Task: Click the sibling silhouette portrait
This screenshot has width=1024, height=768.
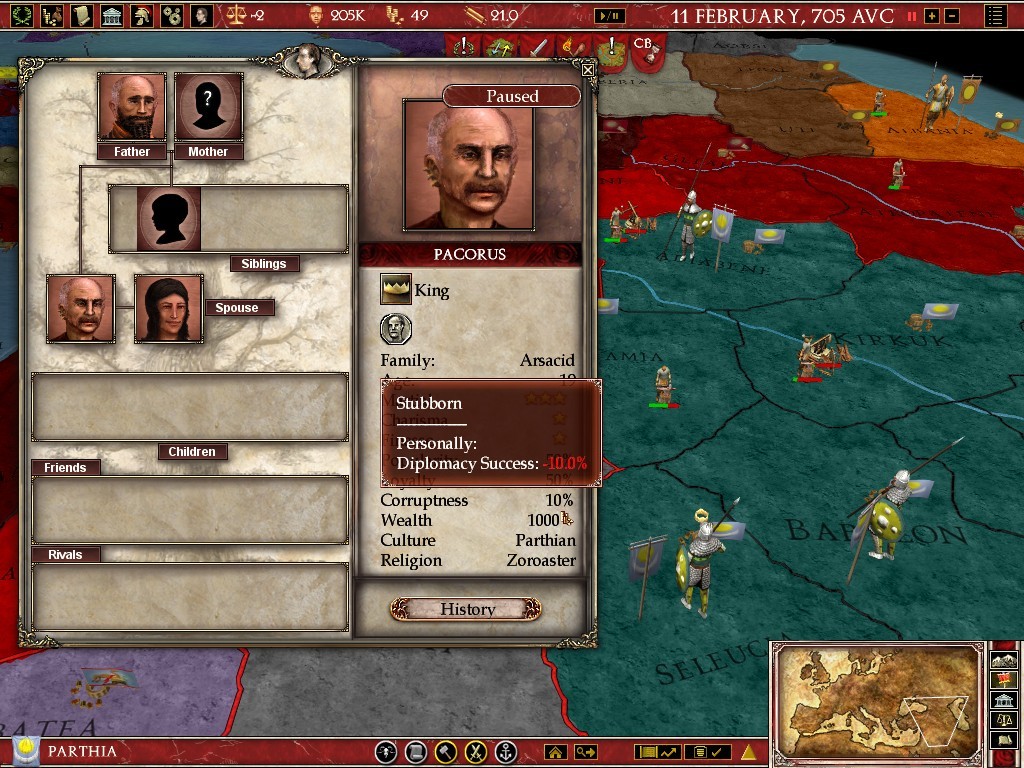Action: 168,218
